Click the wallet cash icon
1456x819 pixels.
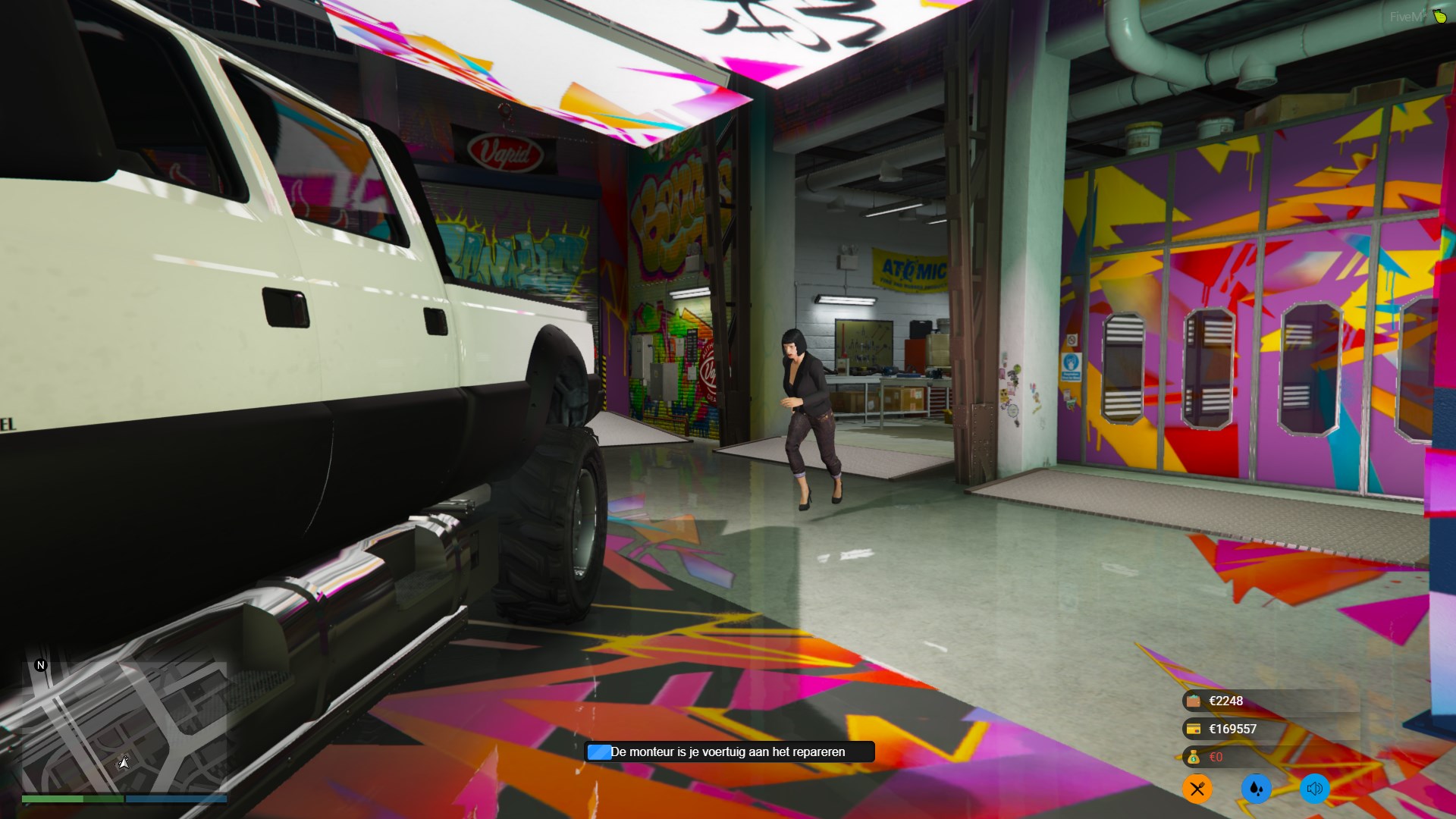[1194, 701]
